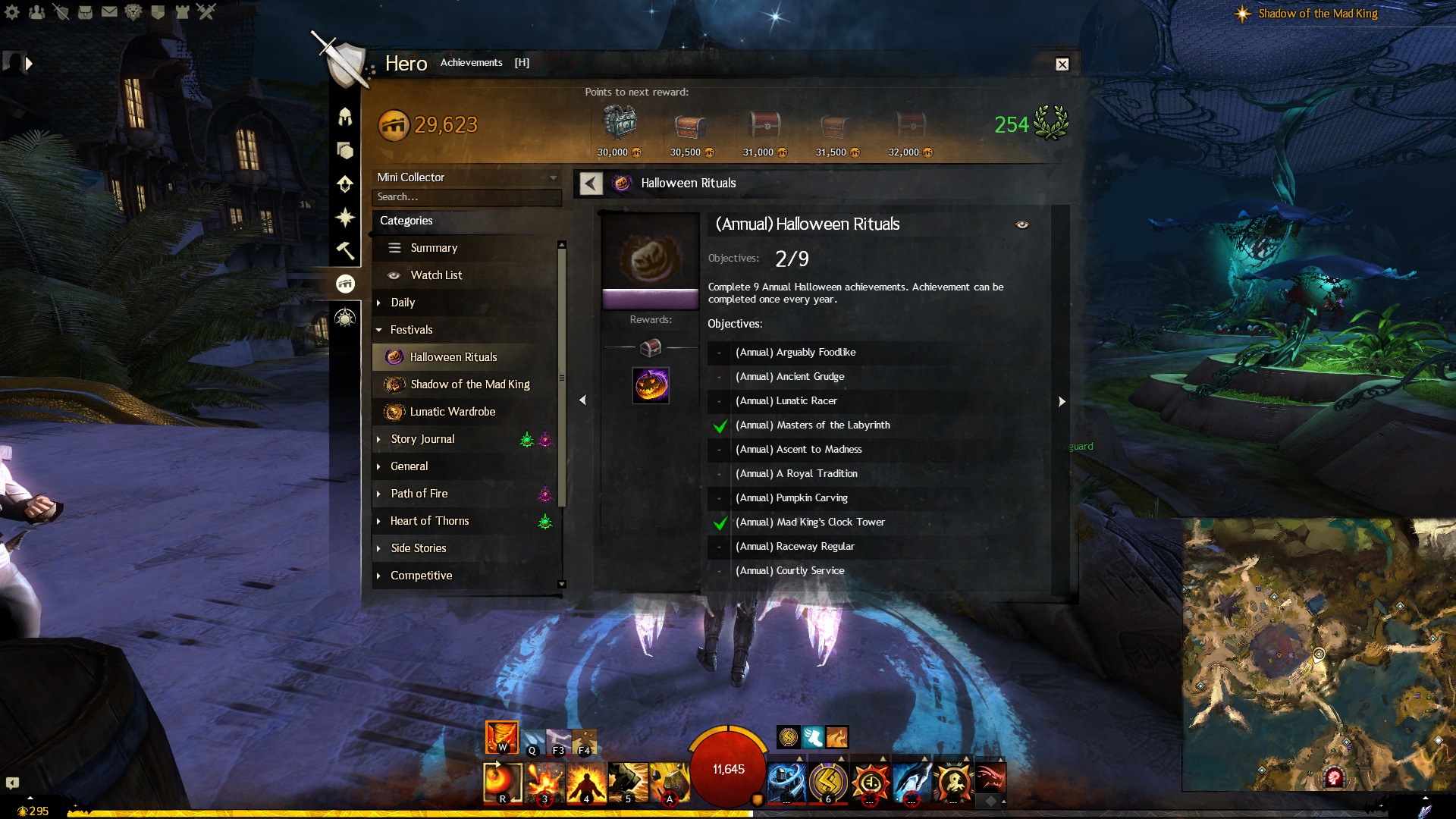Image resolution: width=1456 pixels, height=819 pixels.
Task: Expand the Daily achievements category
Action: coord(403,303)
